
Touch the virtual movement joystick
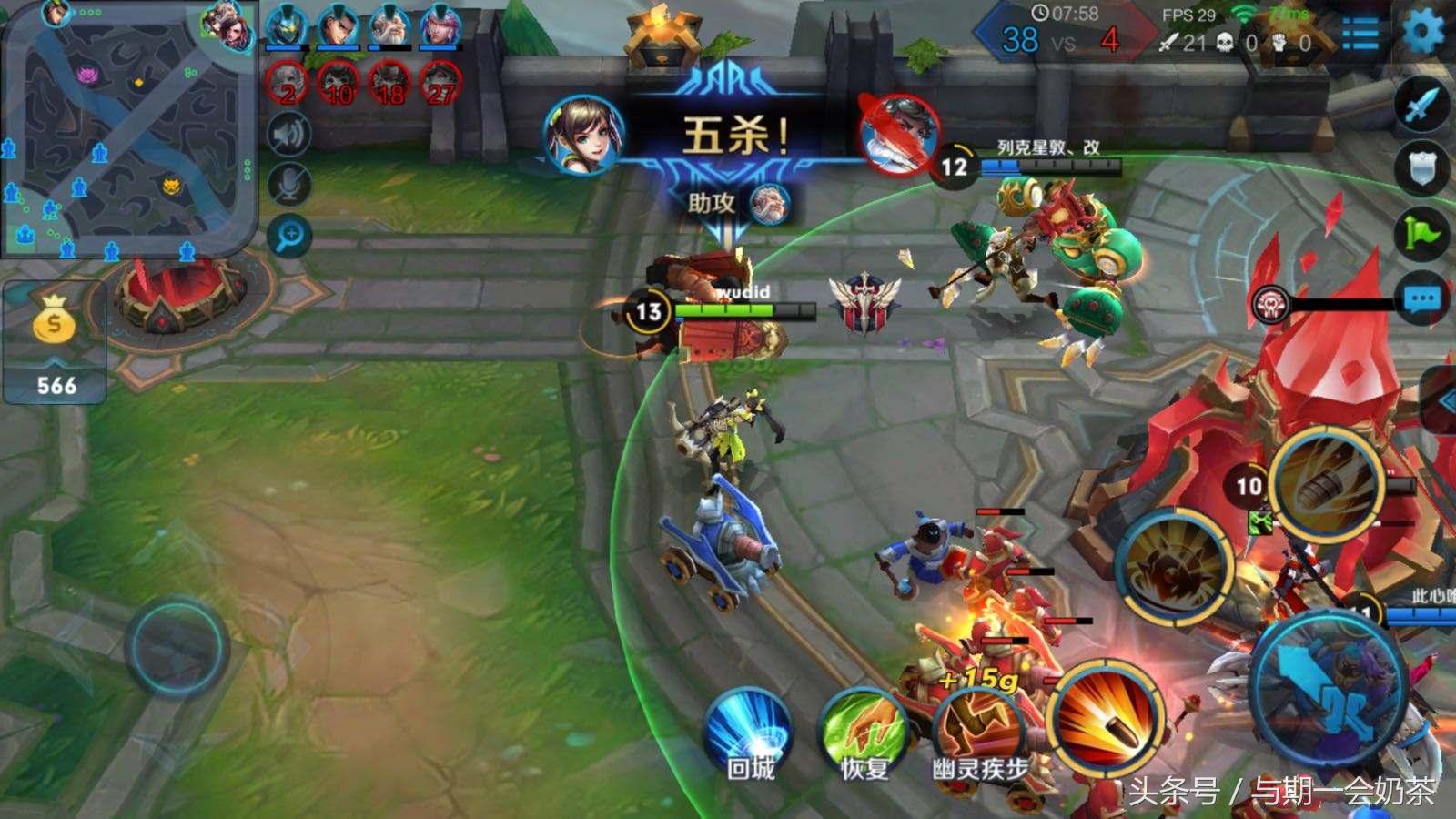click(x=177, y=647)
